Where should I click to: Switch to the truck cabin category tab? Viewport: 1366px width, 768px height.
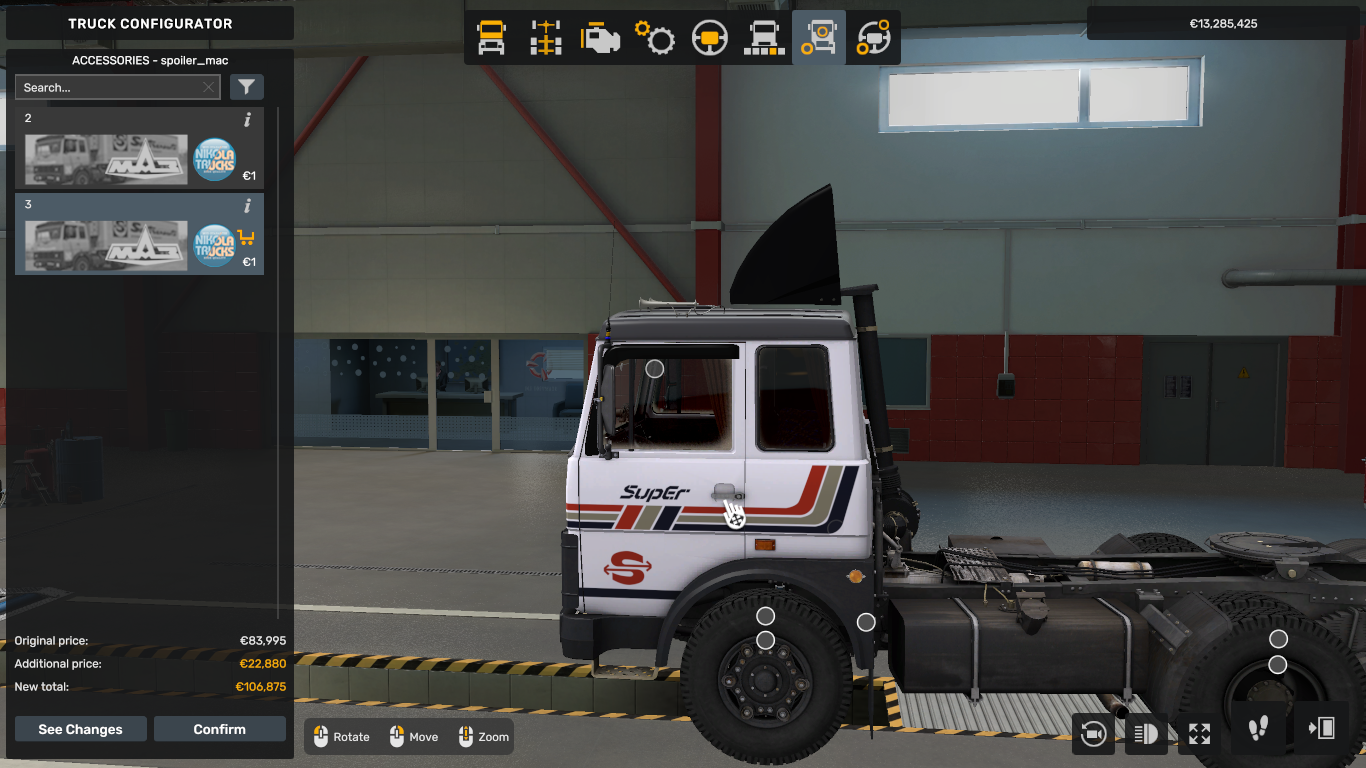491,38
